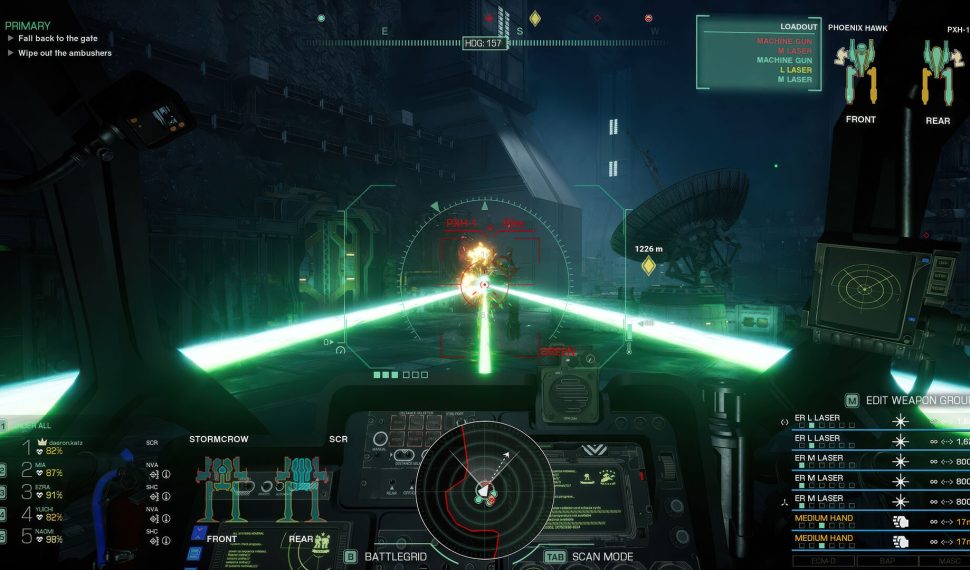Click the "Fall back to the gate" objective

point(60,38)
